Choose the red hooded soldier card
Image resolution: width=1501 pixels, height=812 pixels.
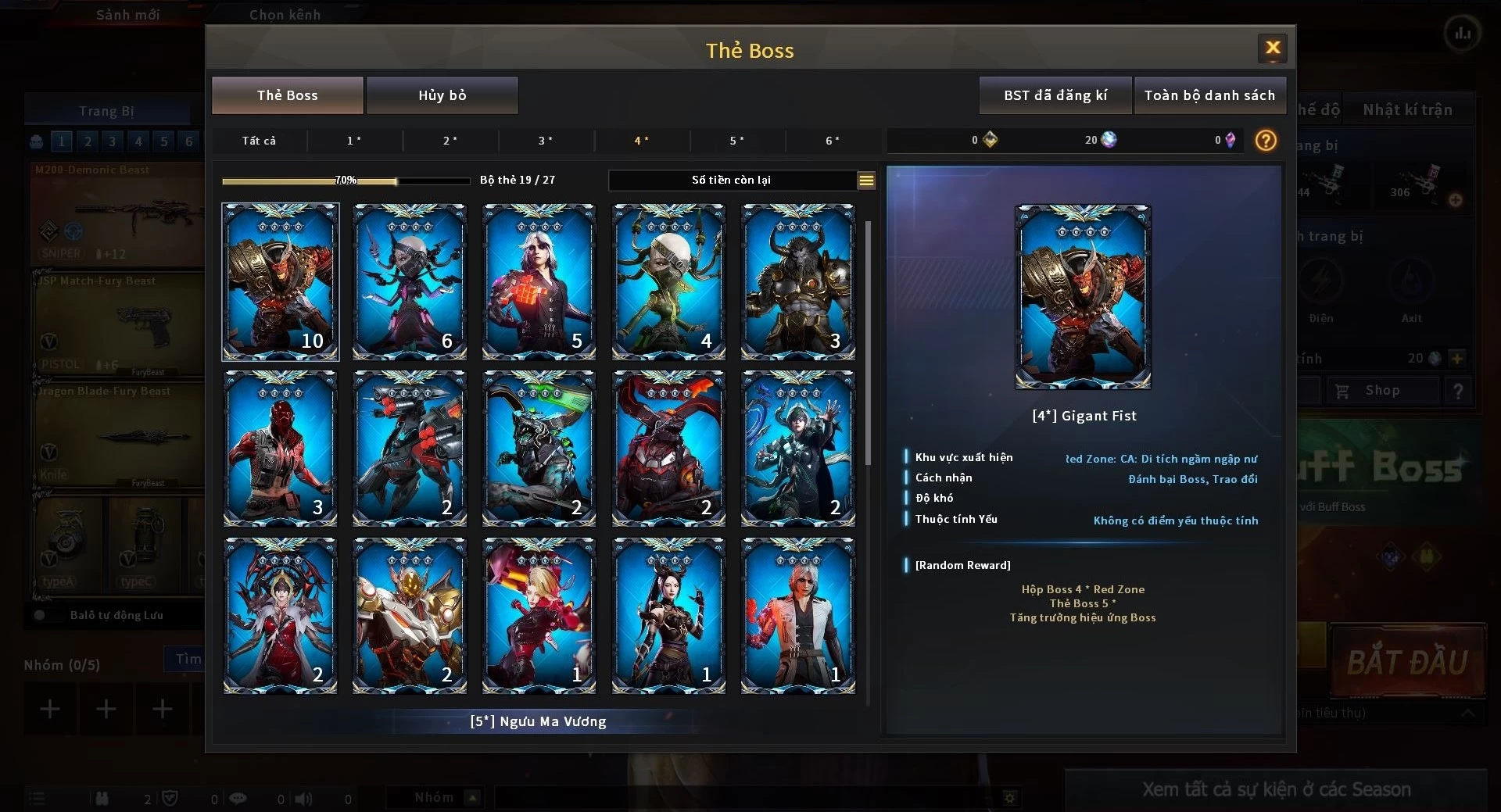tap(281, 449)
